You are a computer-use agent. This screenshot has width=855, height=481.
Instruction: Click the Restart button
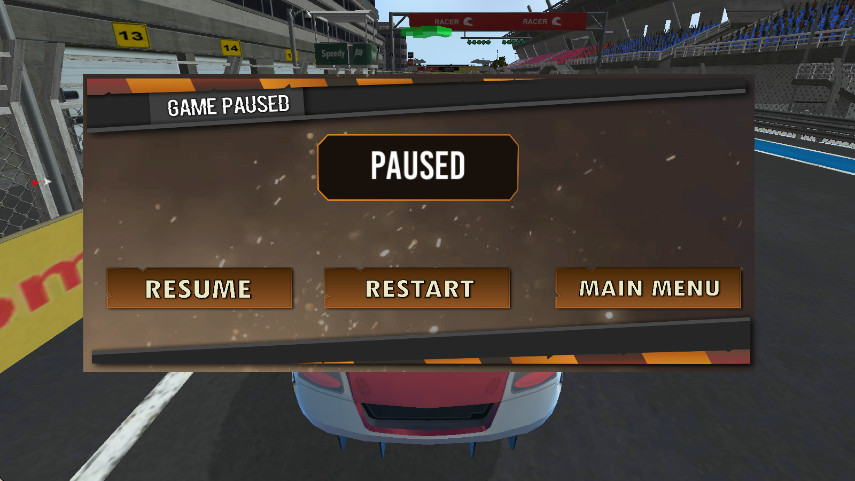(x=418, y=289)
